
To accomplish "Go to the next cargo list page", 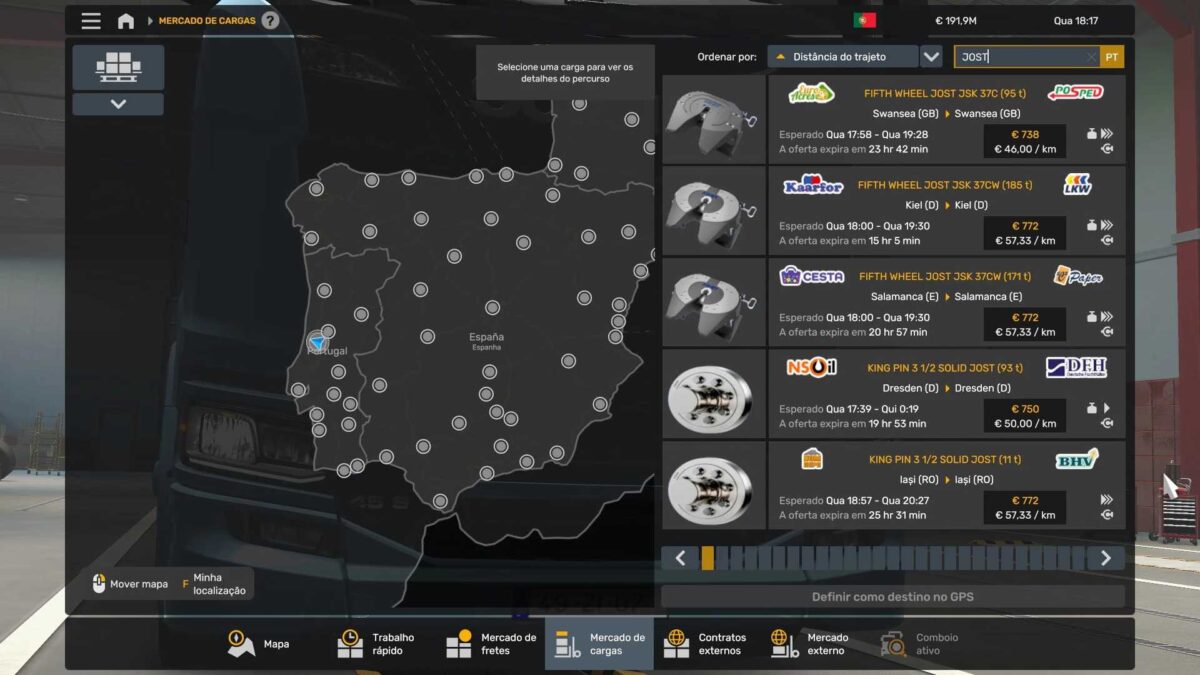I will click(x=1105, y=558).
